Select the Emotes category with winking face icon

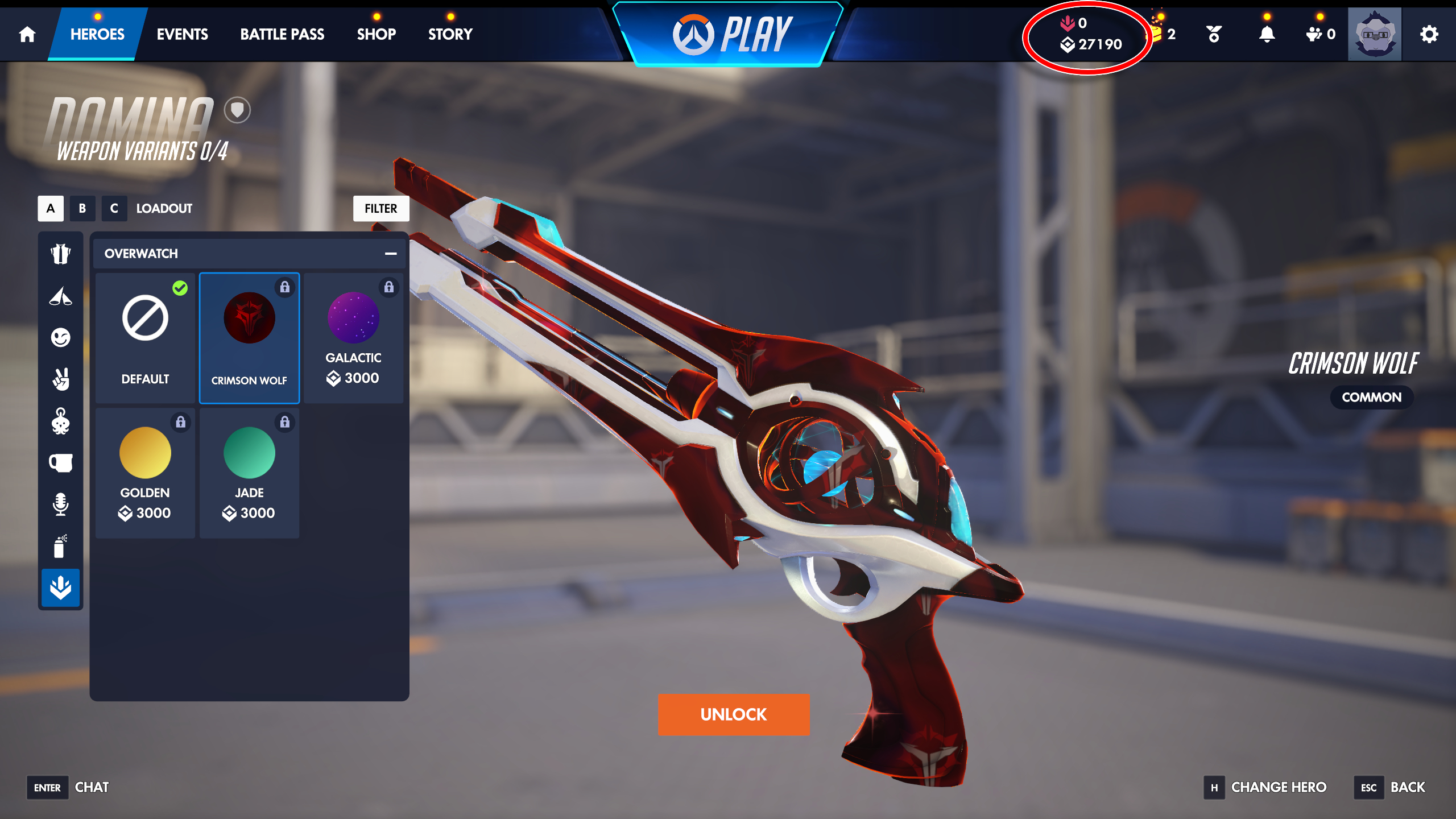(x=60, y=338)
